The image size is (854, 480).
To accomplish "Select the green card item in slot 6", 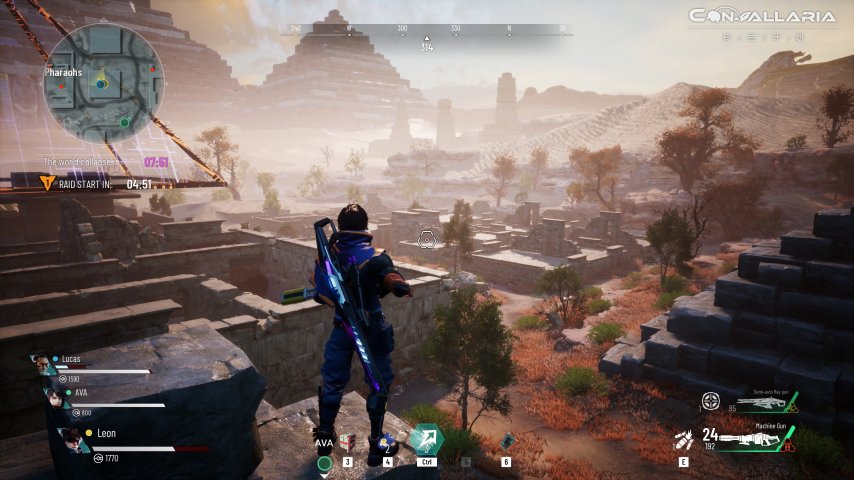I will 507,441.
